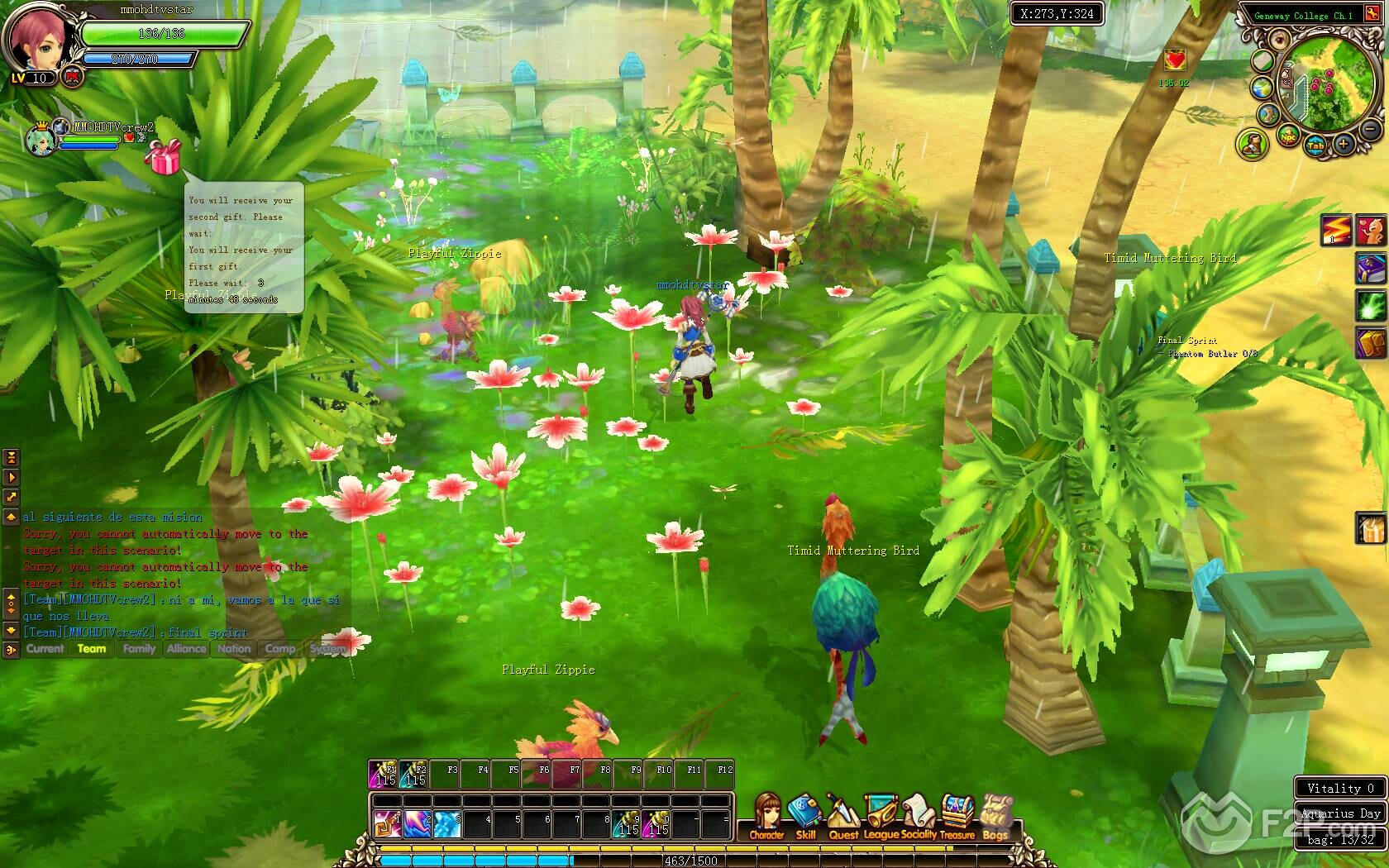Open the world map globe icon
1389x868 pixels.
tap(1261, 88)
